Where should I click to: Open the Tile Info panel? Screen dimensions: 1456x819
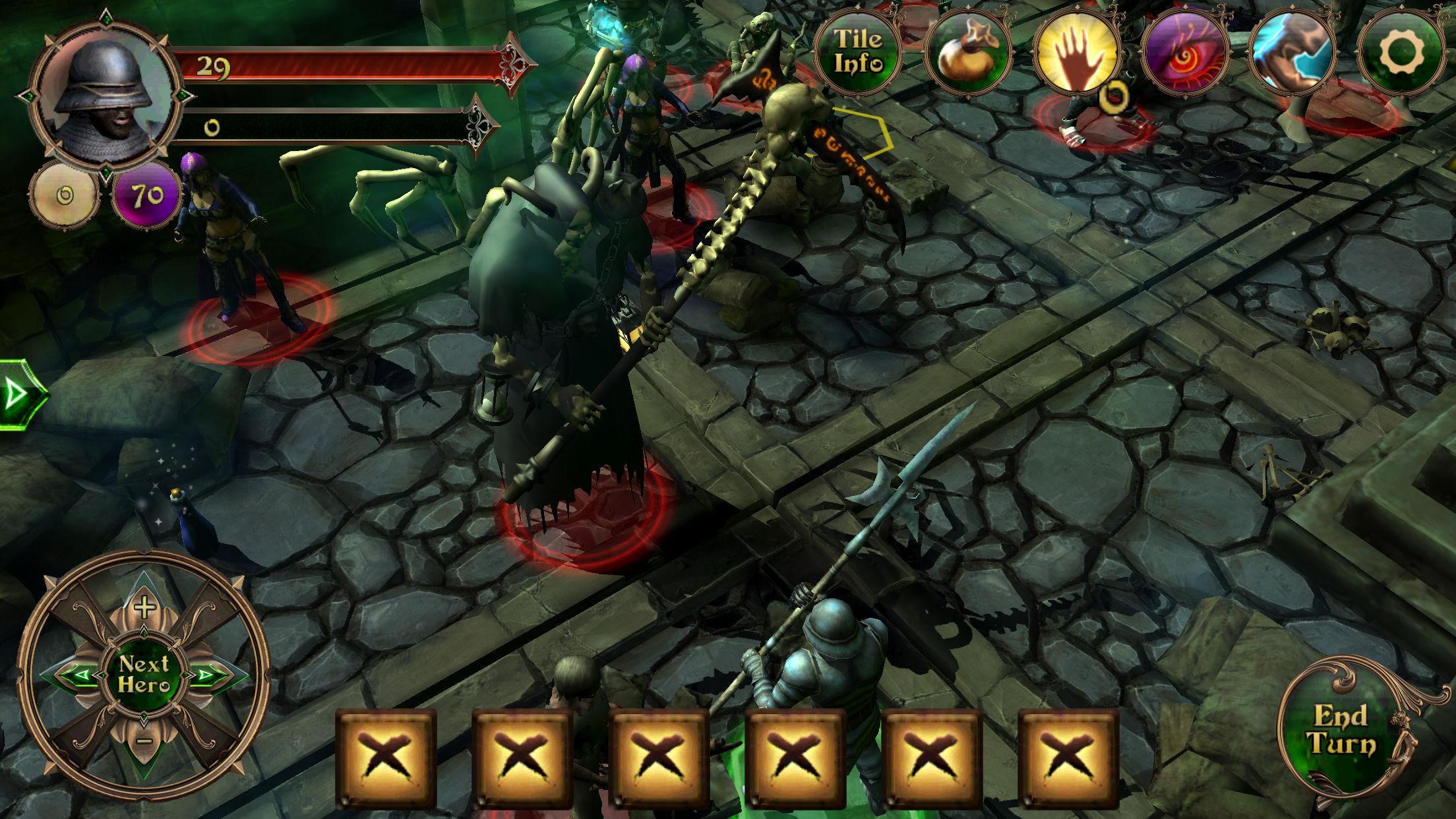(857, 50)
